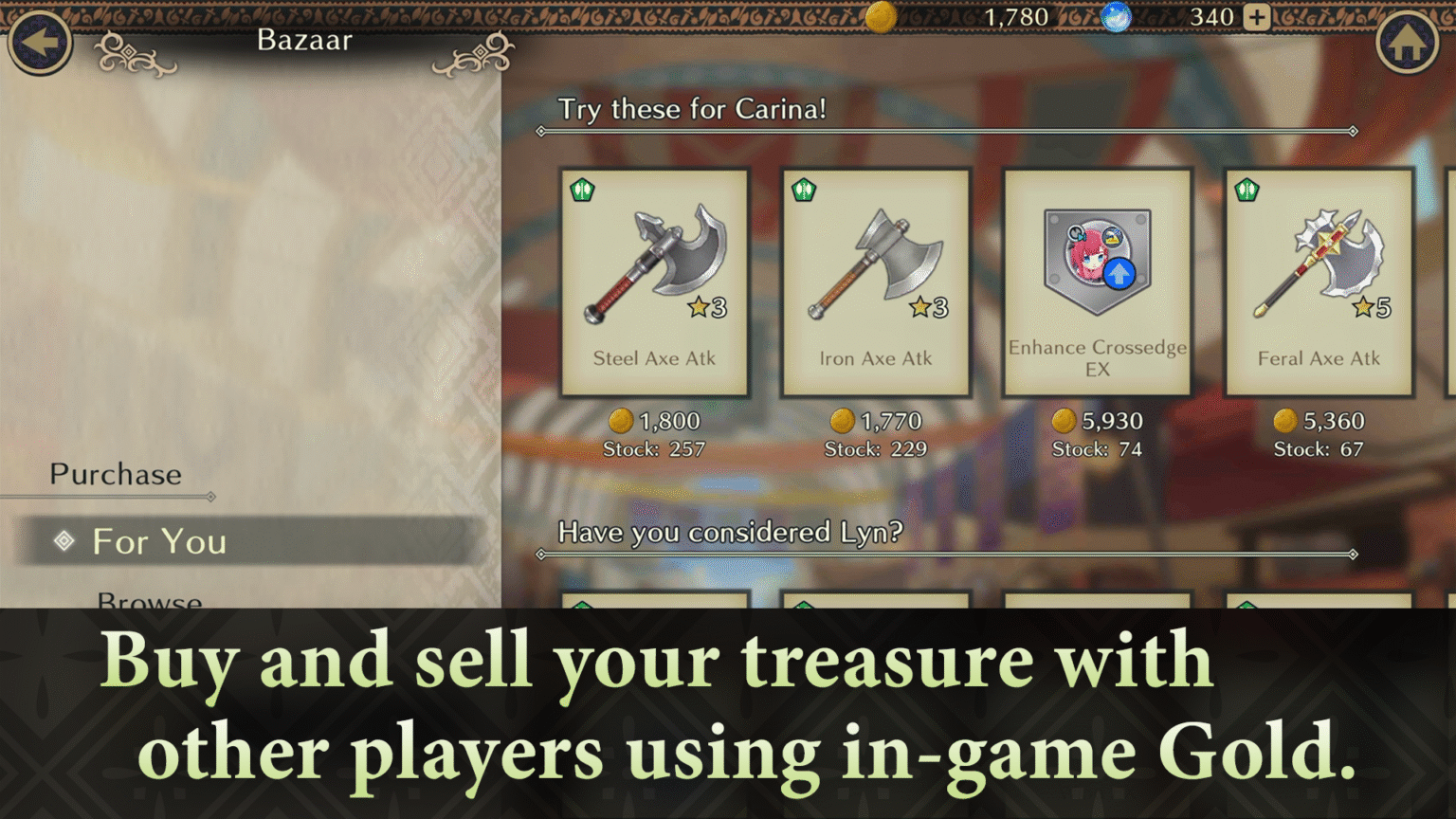This screenshot has width=1456, height=819.
Task: Expand the Purchase section header
Action: tap(115, 474)
